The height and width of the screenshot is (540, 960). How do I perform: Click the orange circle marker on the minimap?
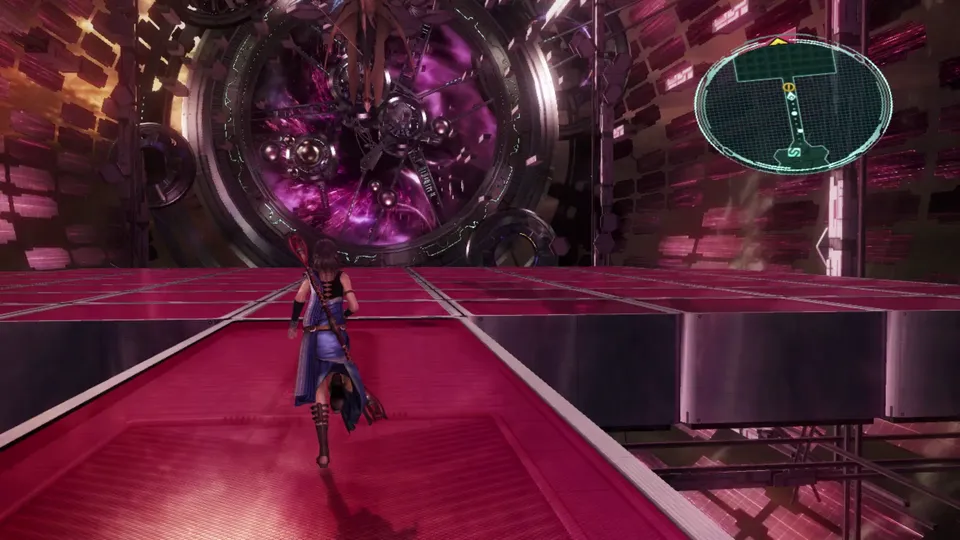(789, 88)
